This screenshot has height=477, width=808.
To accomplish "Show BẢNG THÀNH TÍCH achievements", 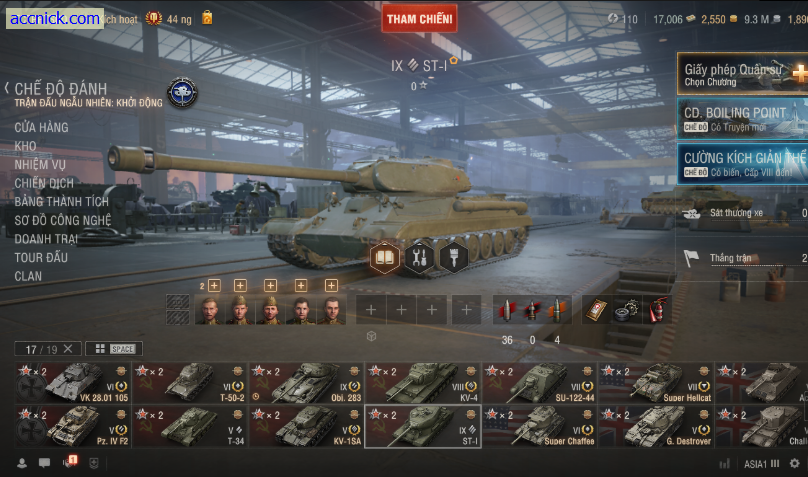I will (x=62, y=201).
